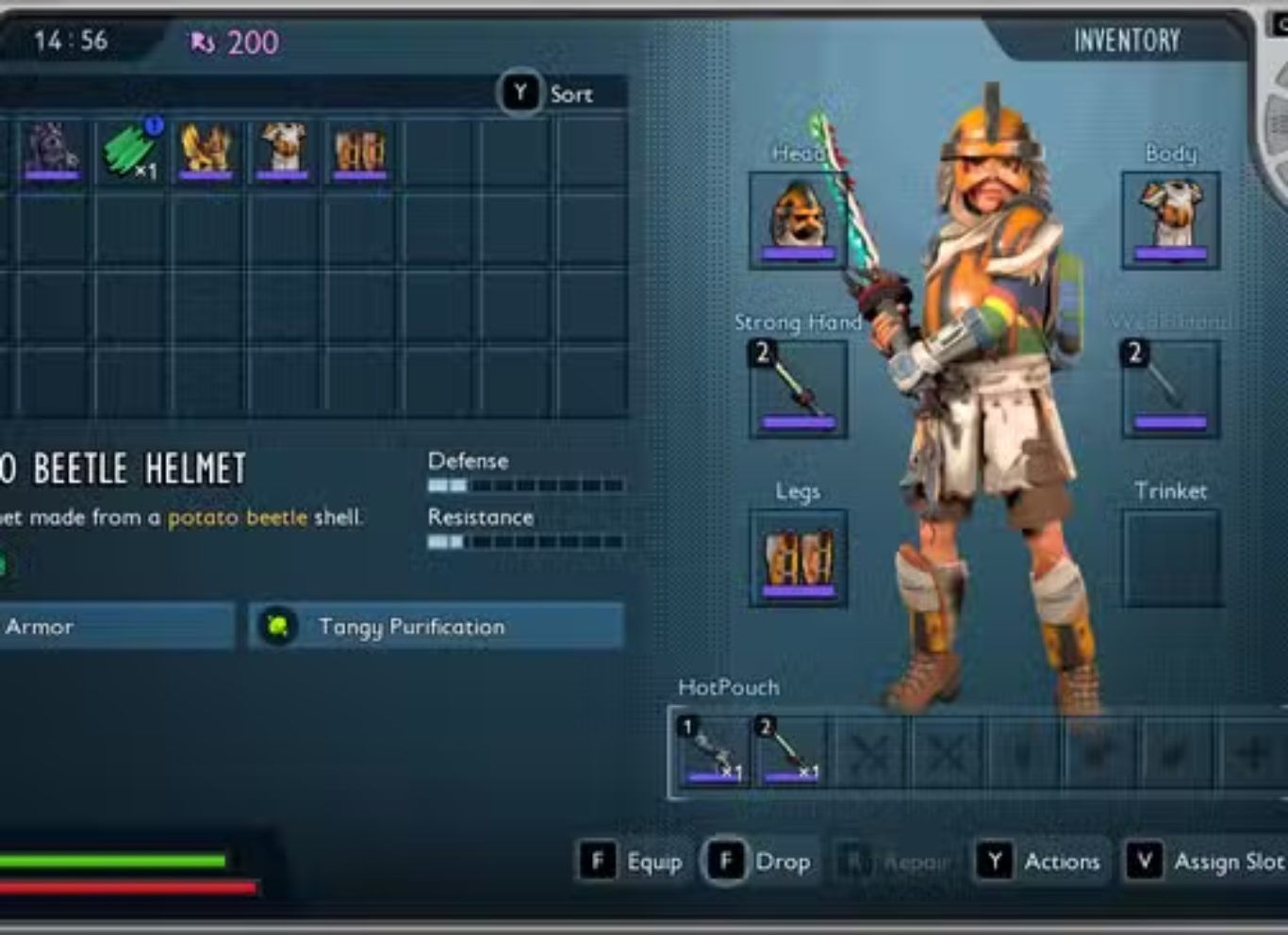The width and height of the screenshot is (1288, 935).
Task: Open the Head equipment slot
Action: tap(798, 220)
